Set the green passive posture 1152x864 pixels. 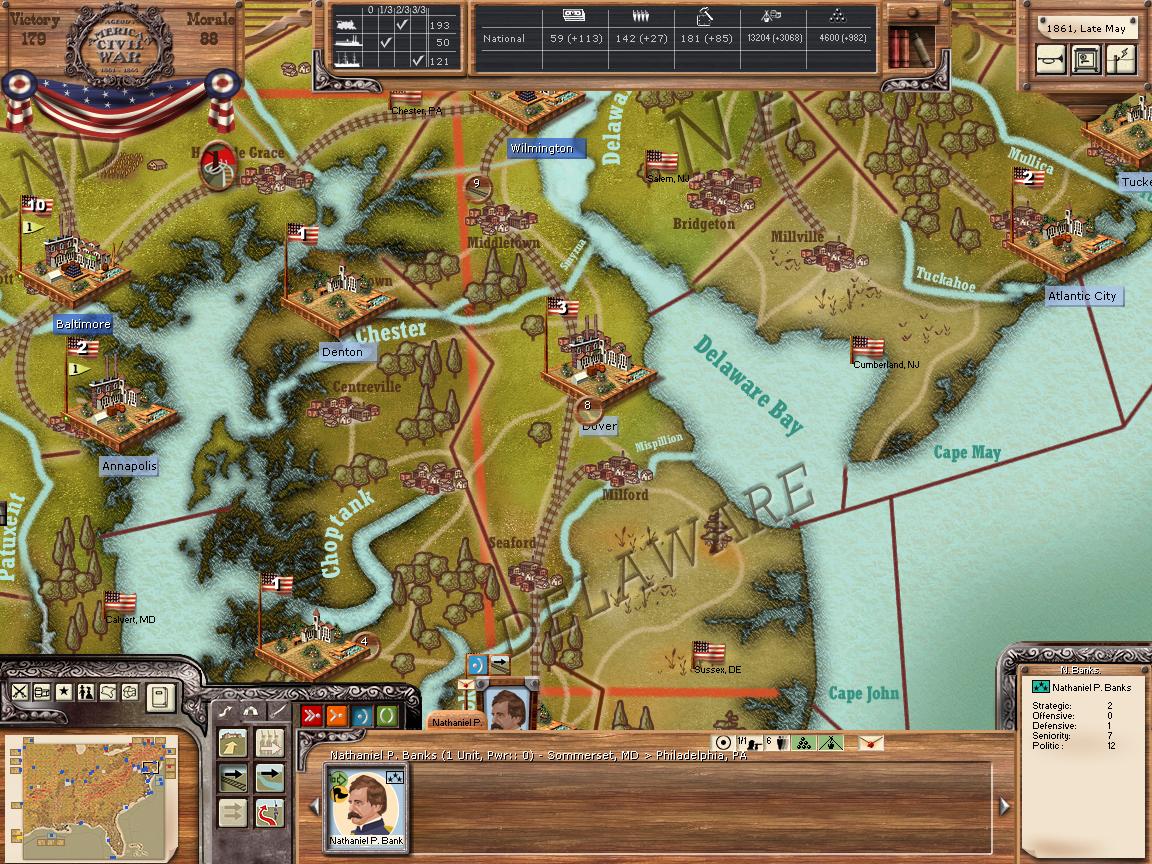pos(386,715)
